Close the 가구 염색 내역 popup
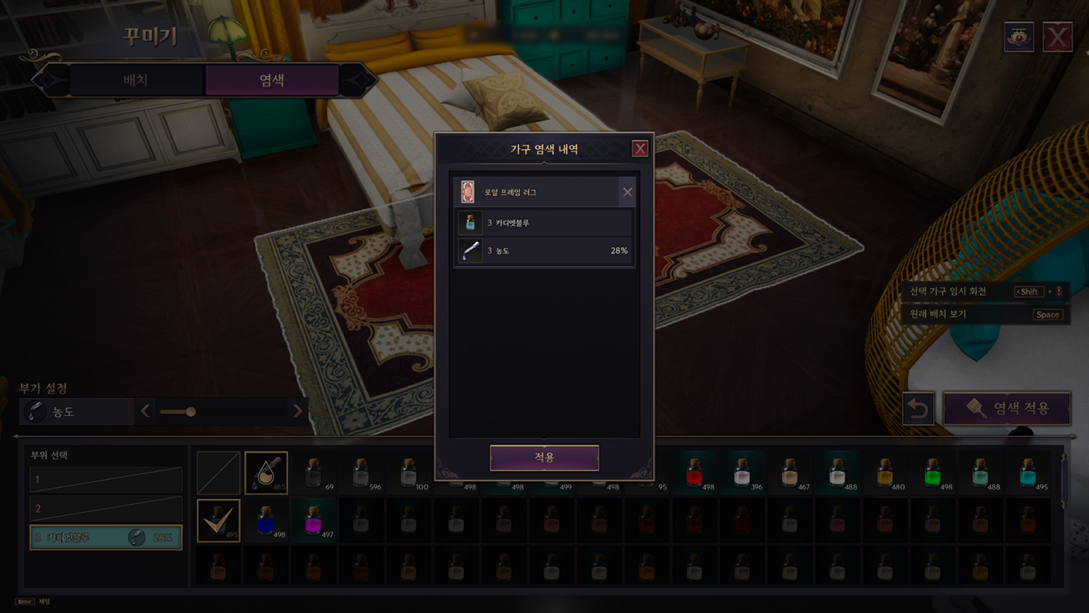1089x613 pixels. click(640, 149)
